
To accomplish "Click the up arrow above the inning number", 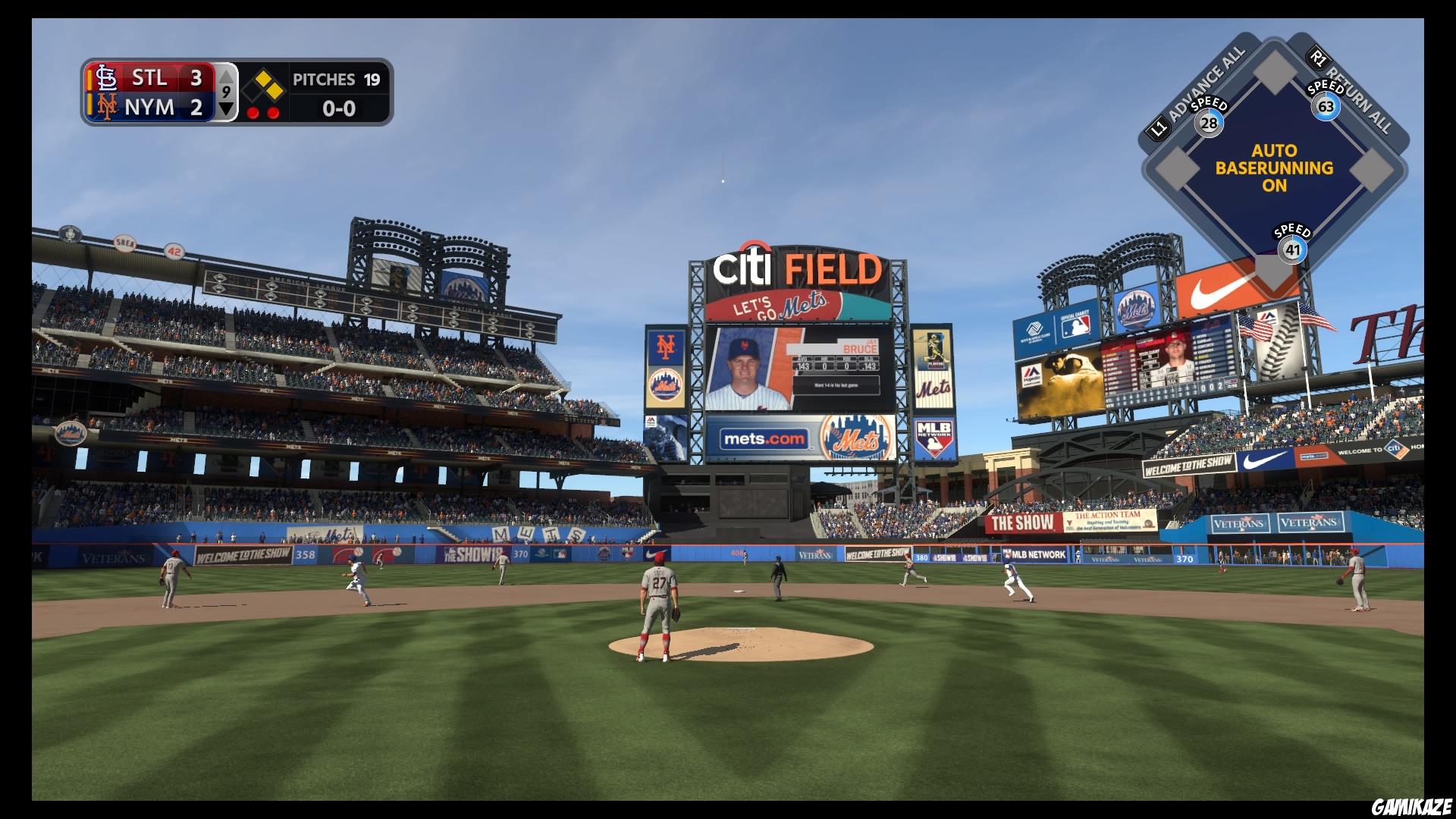I will pyautogui.click(x=227, y=75).
